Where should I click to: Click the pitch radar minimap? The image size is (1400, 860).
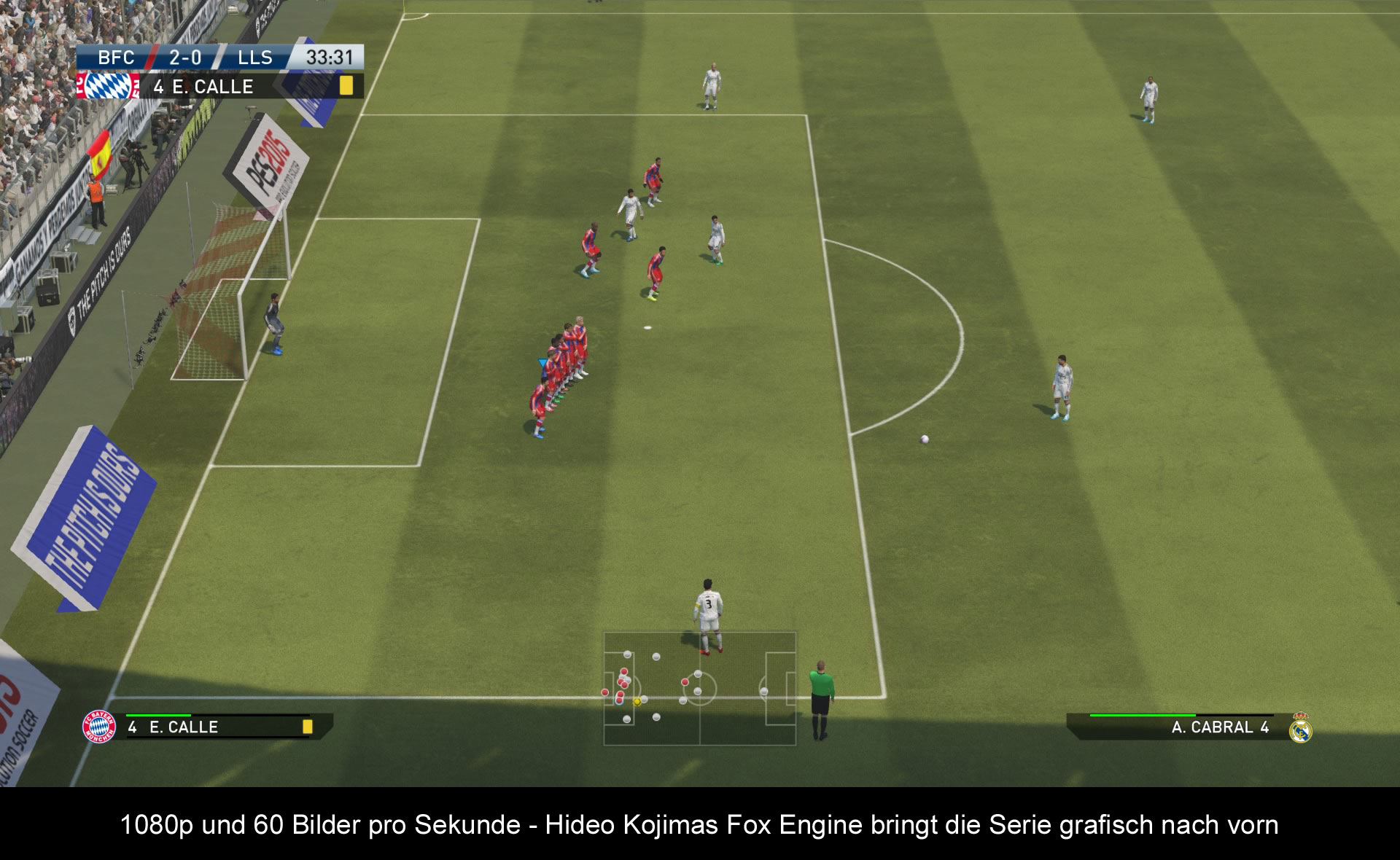(699, 689)
